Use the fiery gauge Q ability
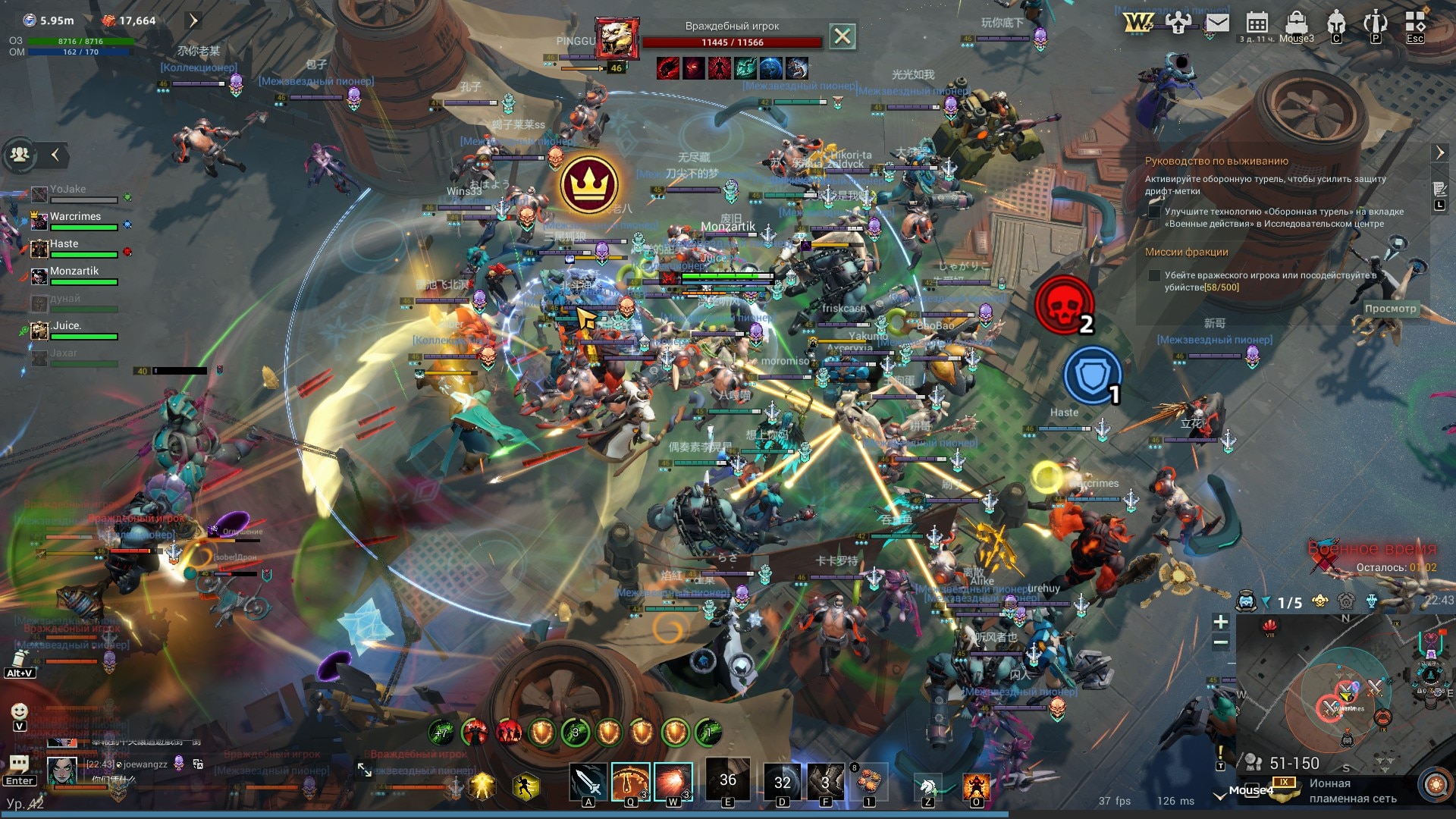This screenshot has width=1456, height=819. click(630, 781)
